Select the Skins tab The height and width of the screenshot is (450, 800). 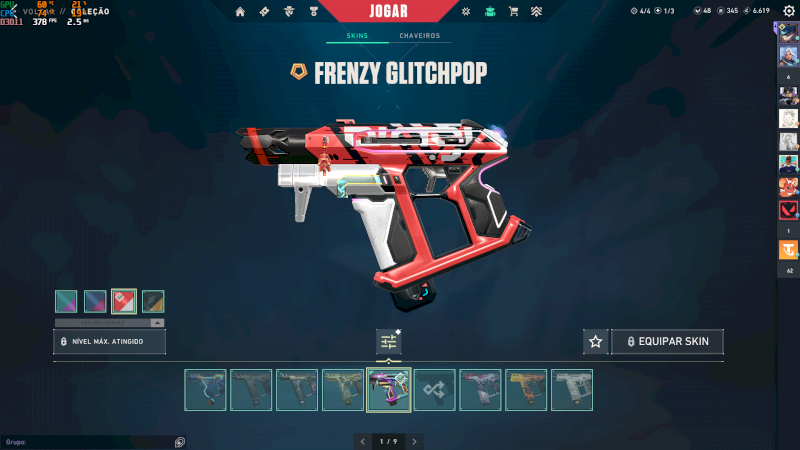357,36
